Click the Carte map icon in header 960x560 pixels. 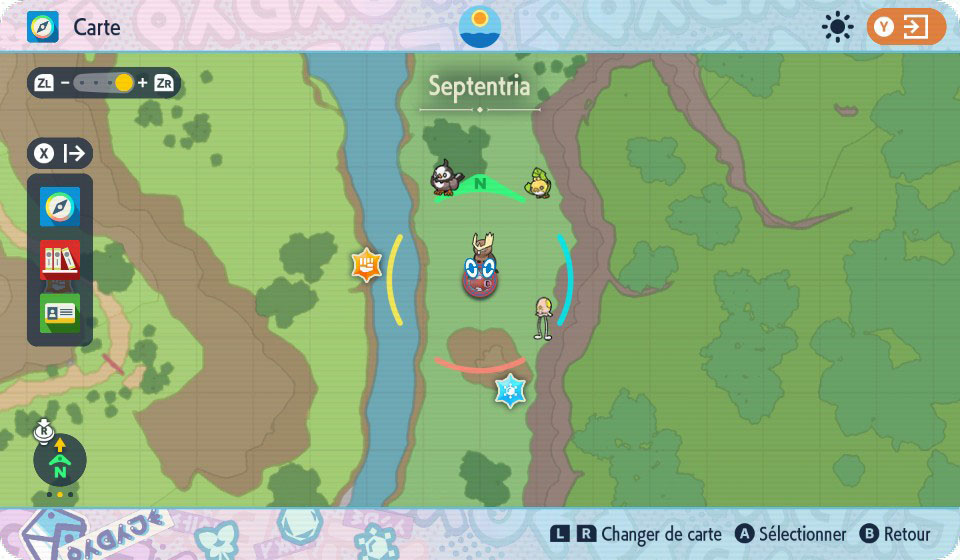pos(43,27)
